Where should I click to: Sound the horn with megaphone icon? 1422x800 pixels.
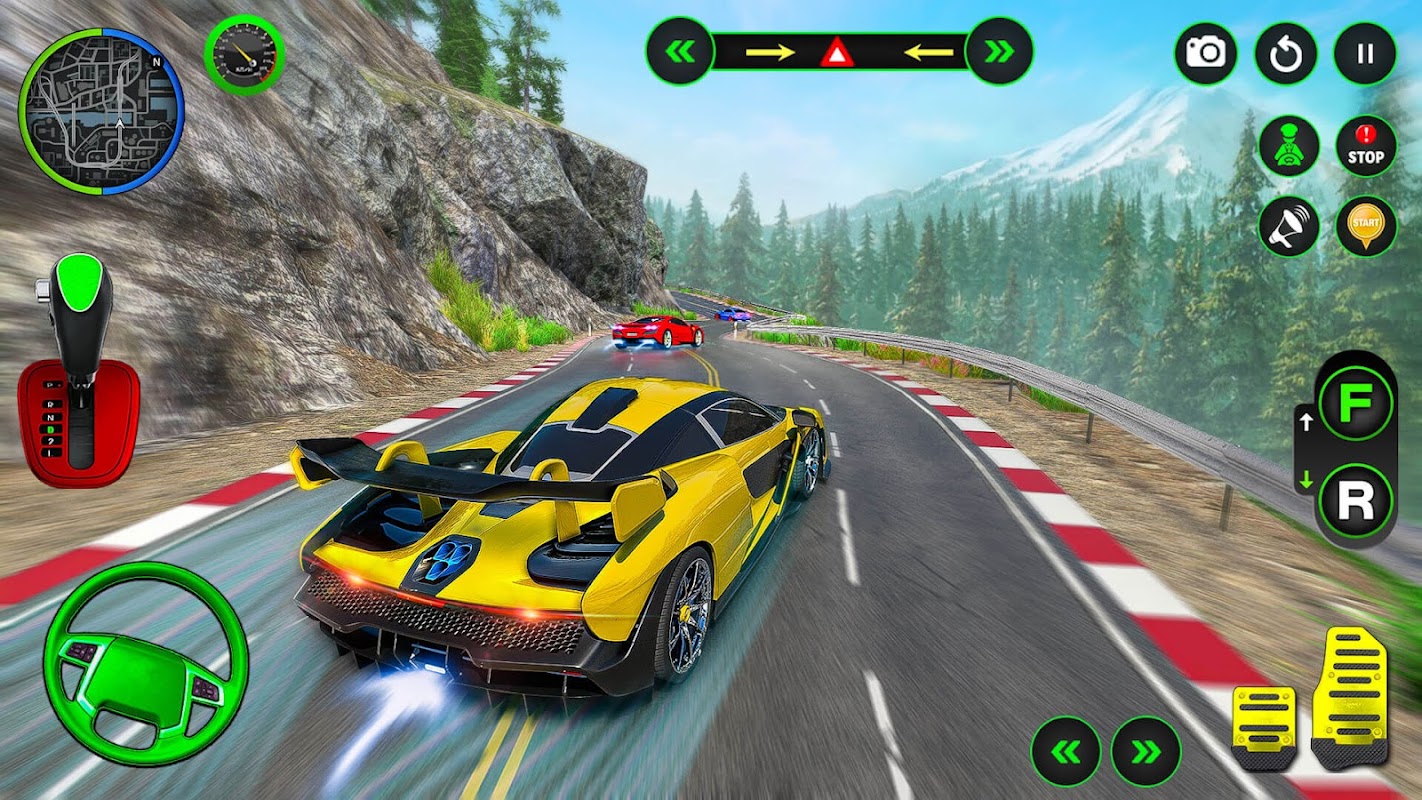click(1289, 226)
